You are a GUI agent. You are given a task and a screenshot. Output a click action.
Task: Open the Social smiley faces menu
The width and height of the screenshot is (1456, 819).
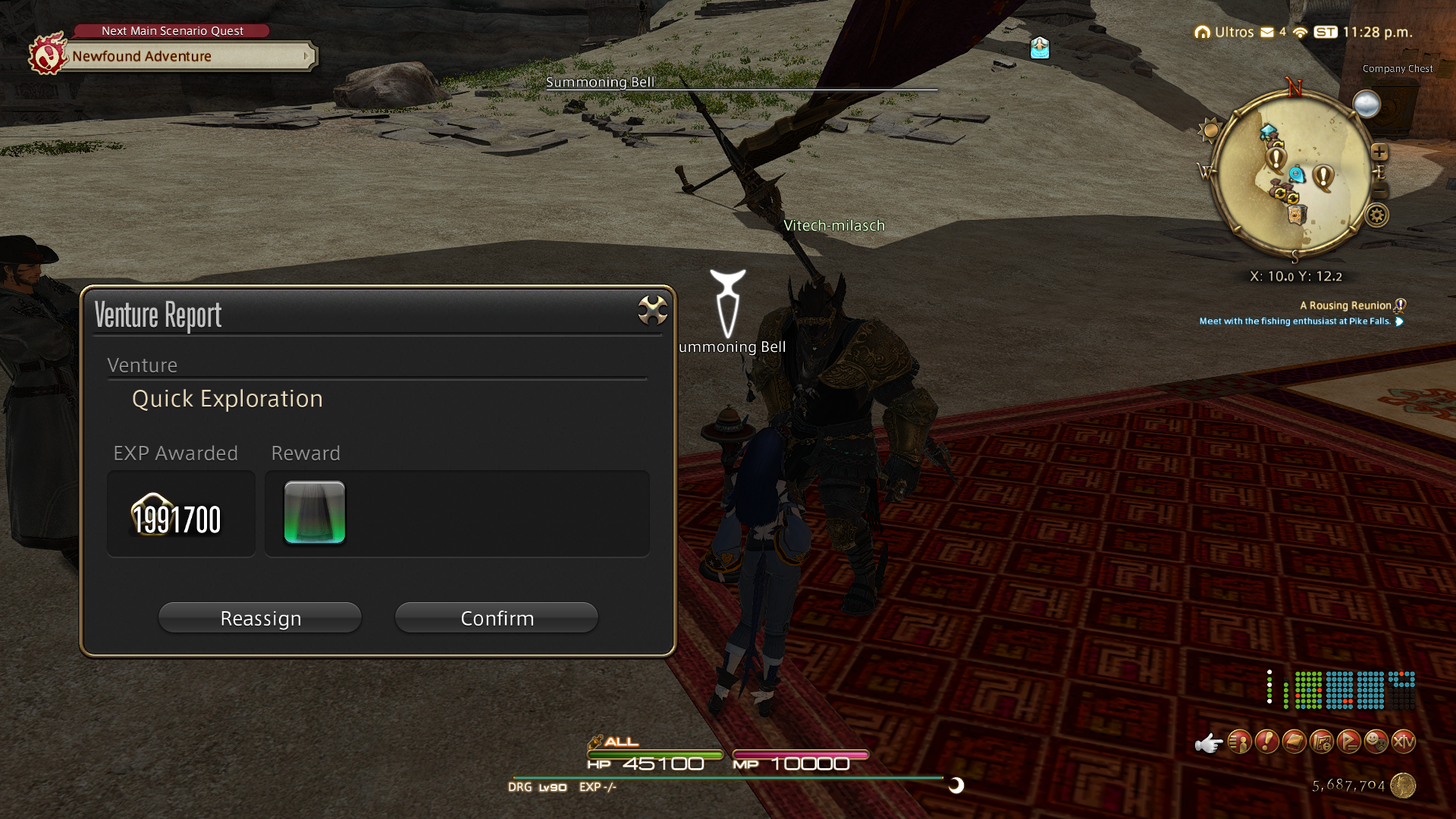[x=1376, y=742]
